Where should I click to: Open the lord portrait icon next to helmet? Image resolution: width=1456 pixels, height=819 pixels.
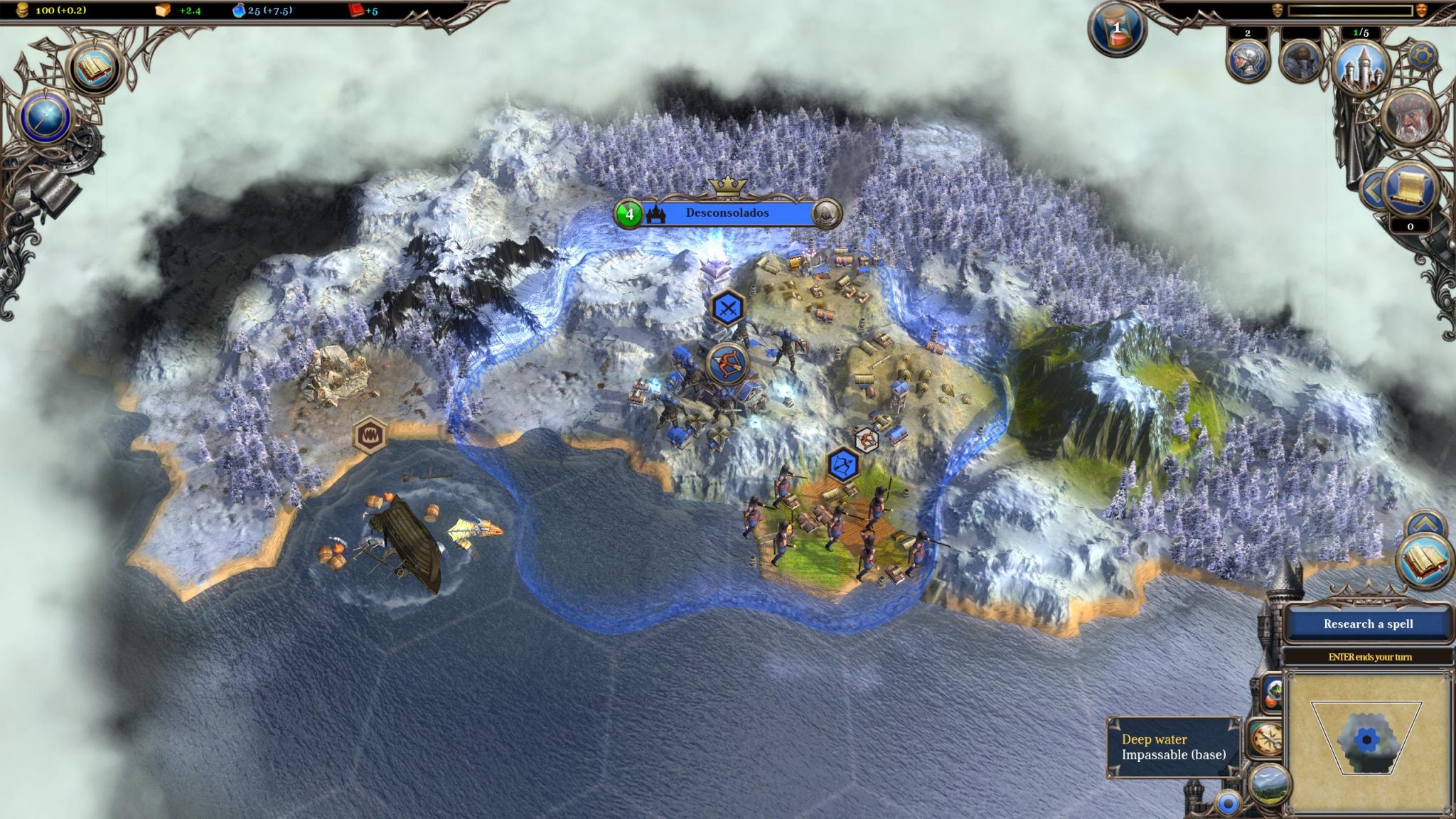tap(1300, 60)
